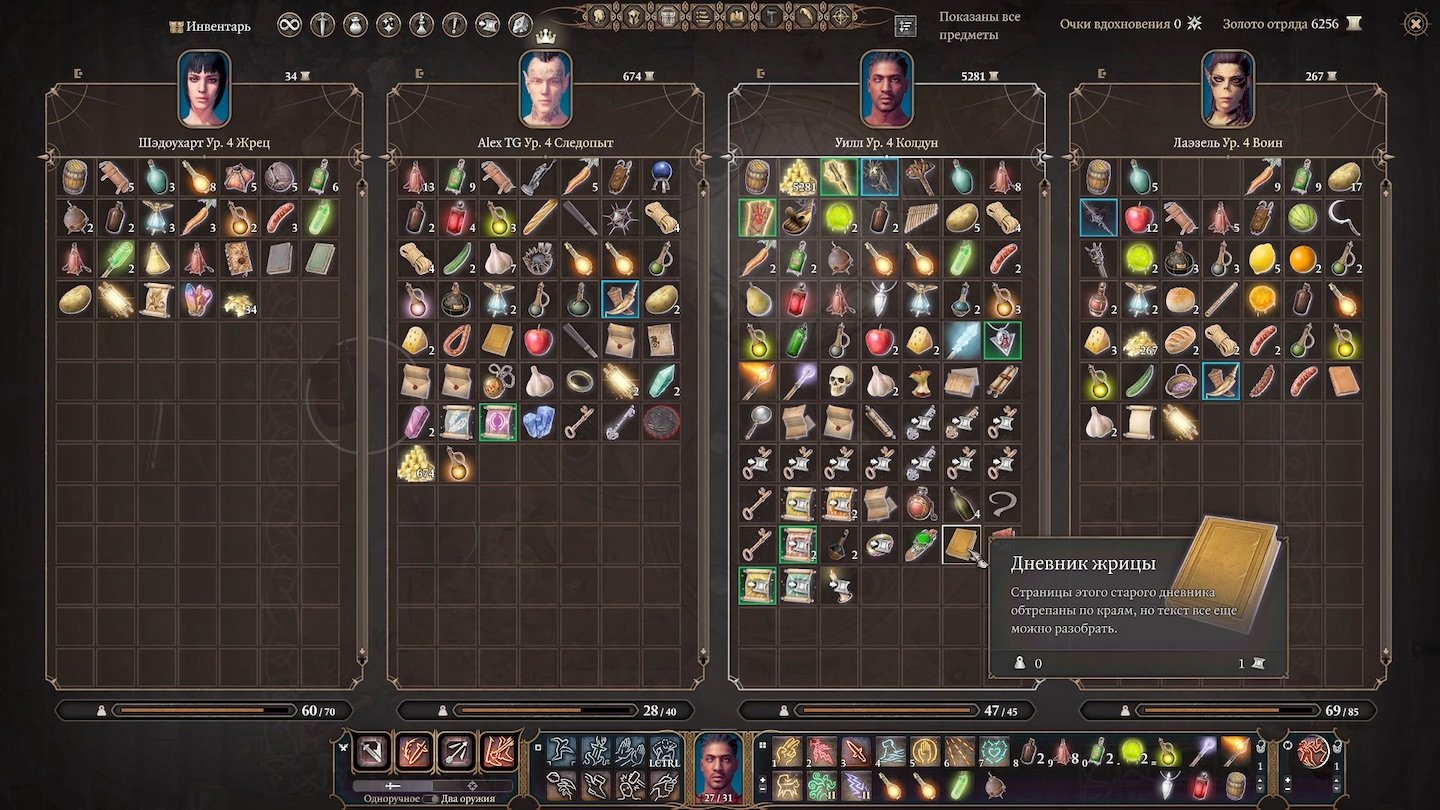The image size is (1440, 810).
Task: Select the sickle in Lae'zel's inventory
Action: 1343,217
